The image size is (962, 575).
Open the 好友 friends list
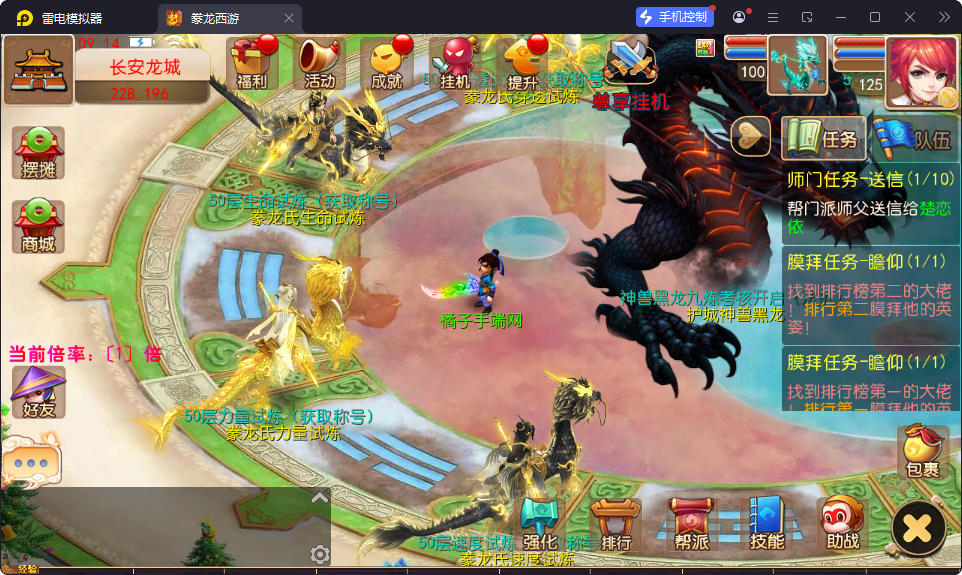(x=38, y=391)
